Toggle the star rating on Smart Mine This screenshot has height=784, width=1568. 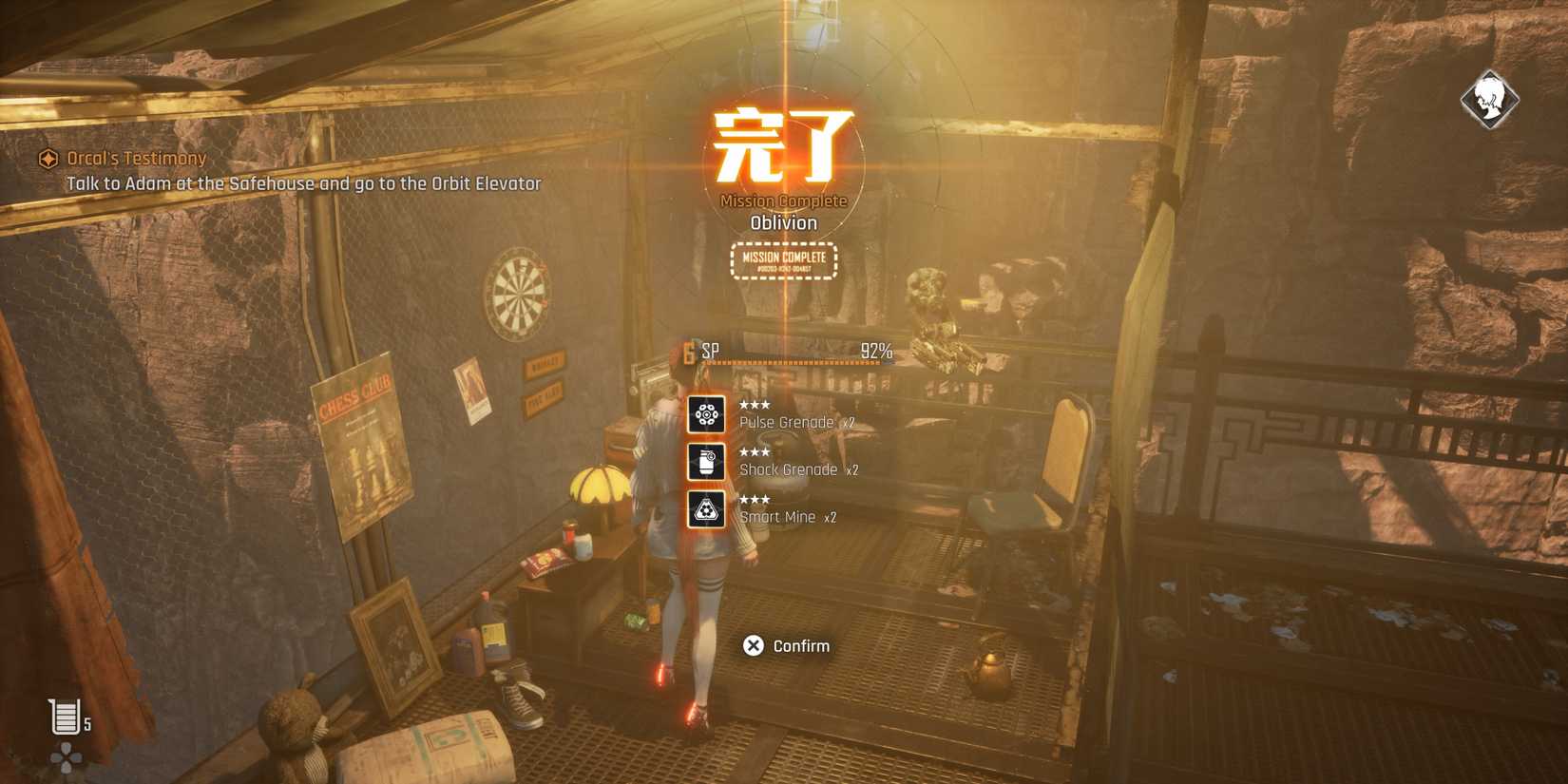point(755,500)
